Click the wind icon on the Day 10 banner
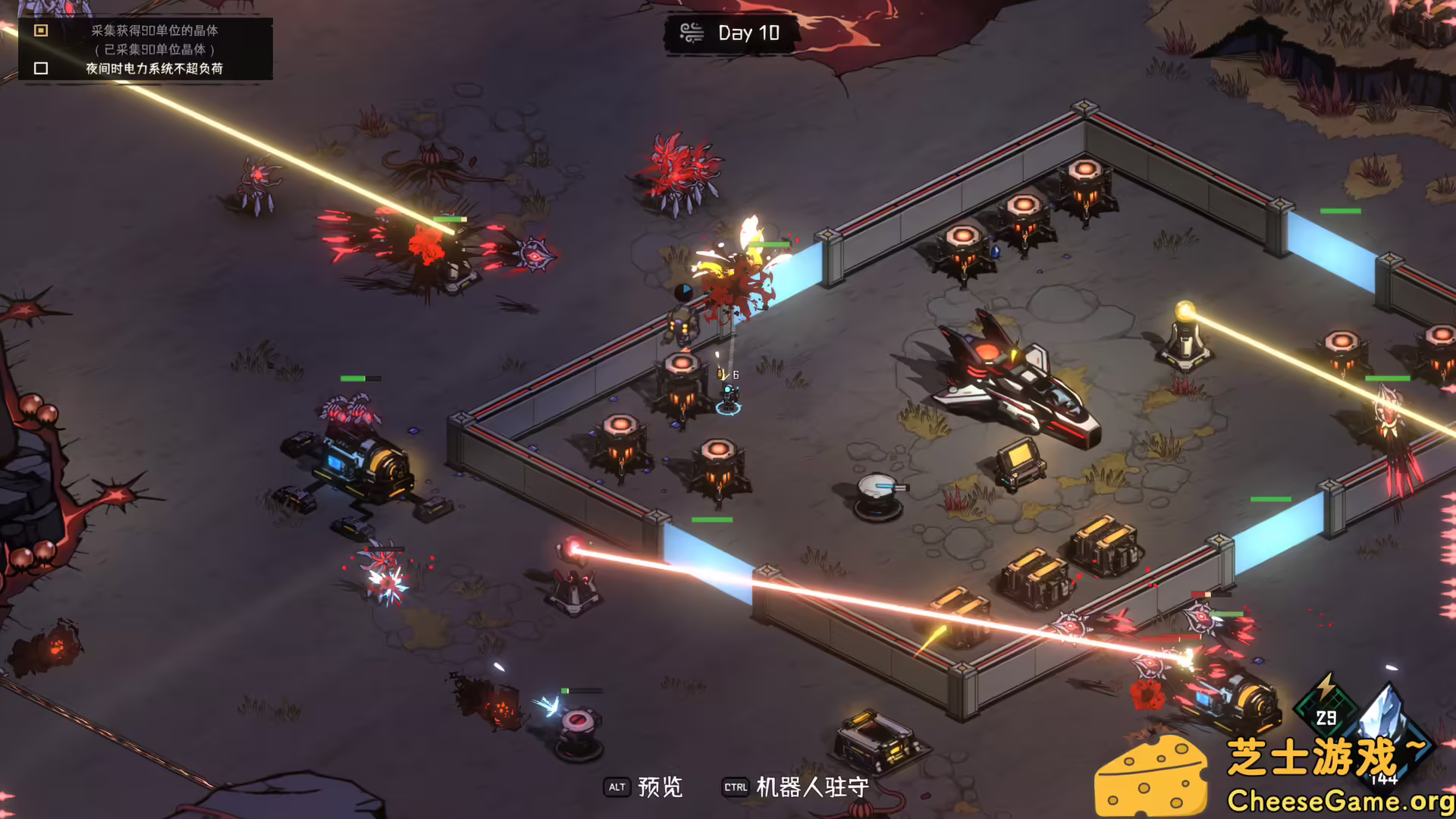 692,32
